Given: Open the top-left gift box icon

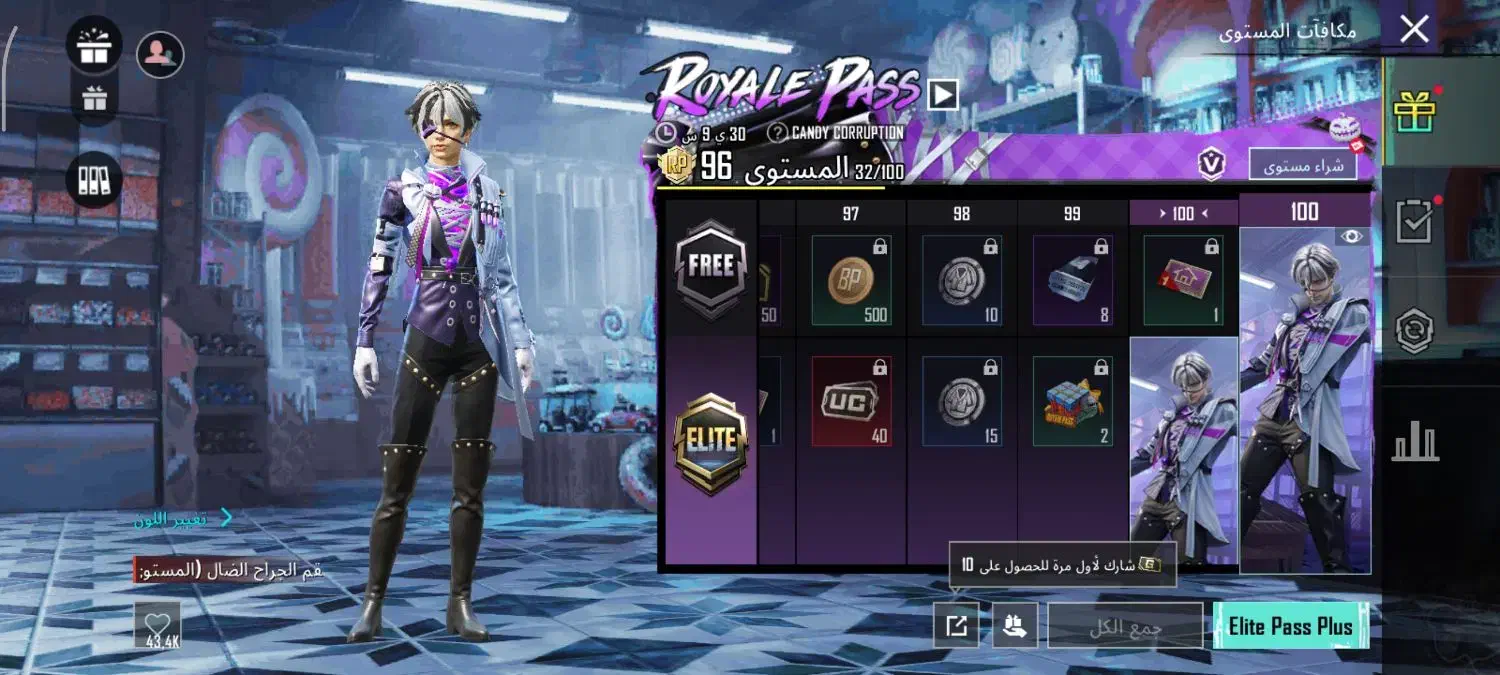Looking at the screenshot, I should 94,47.
